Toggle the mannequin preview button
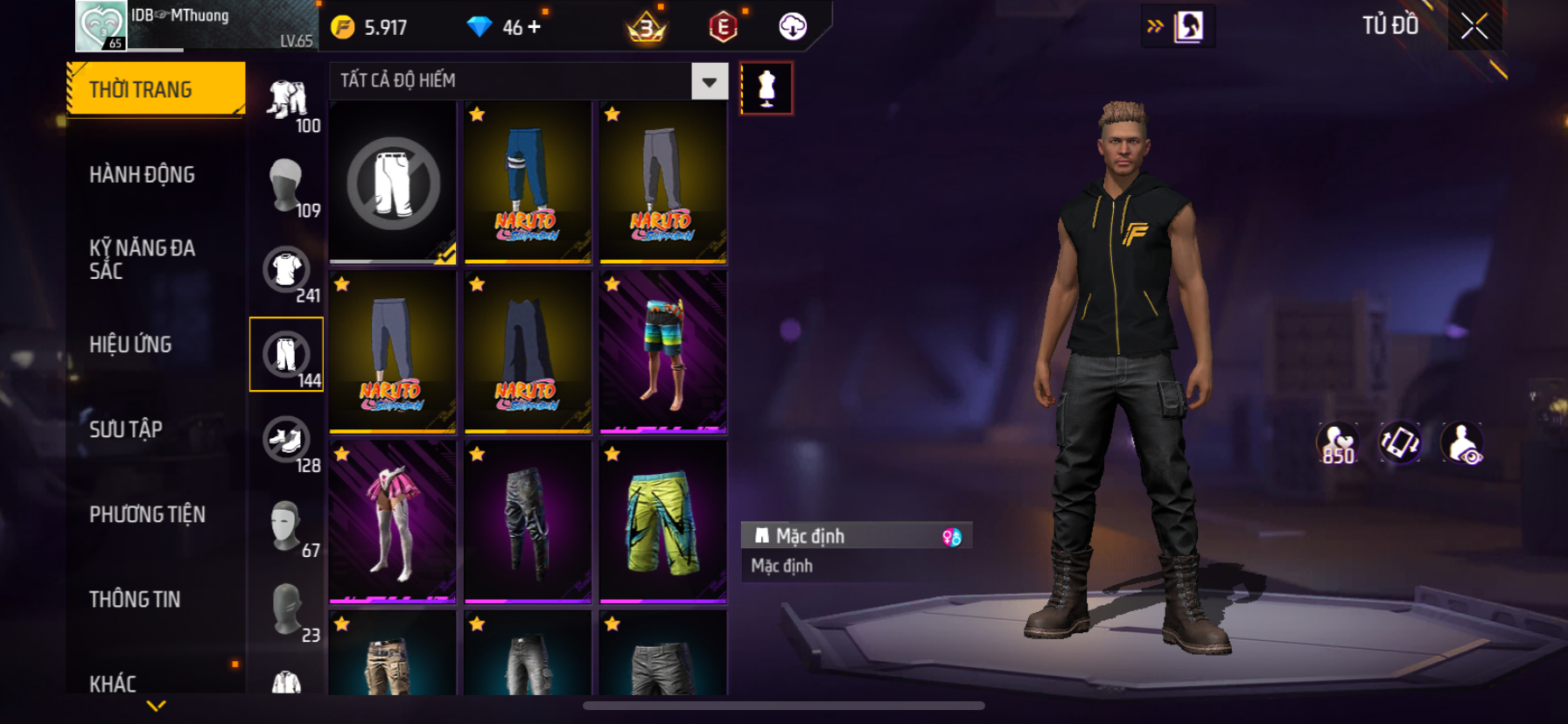The width and height of the screenshot is (1568, 724). [x=766, y=88]
